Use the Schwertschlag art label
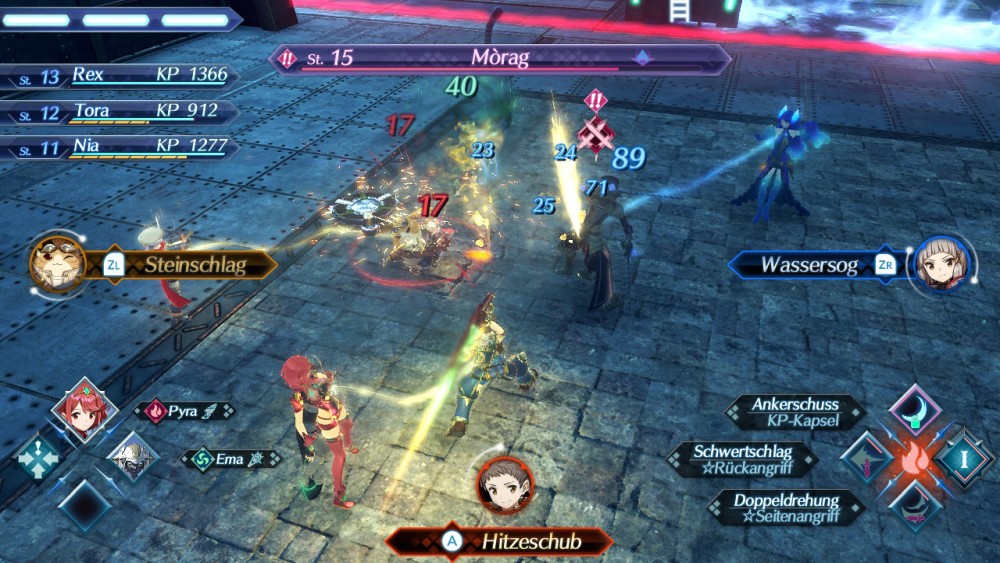1000x563 pixels. click(741, 459)
